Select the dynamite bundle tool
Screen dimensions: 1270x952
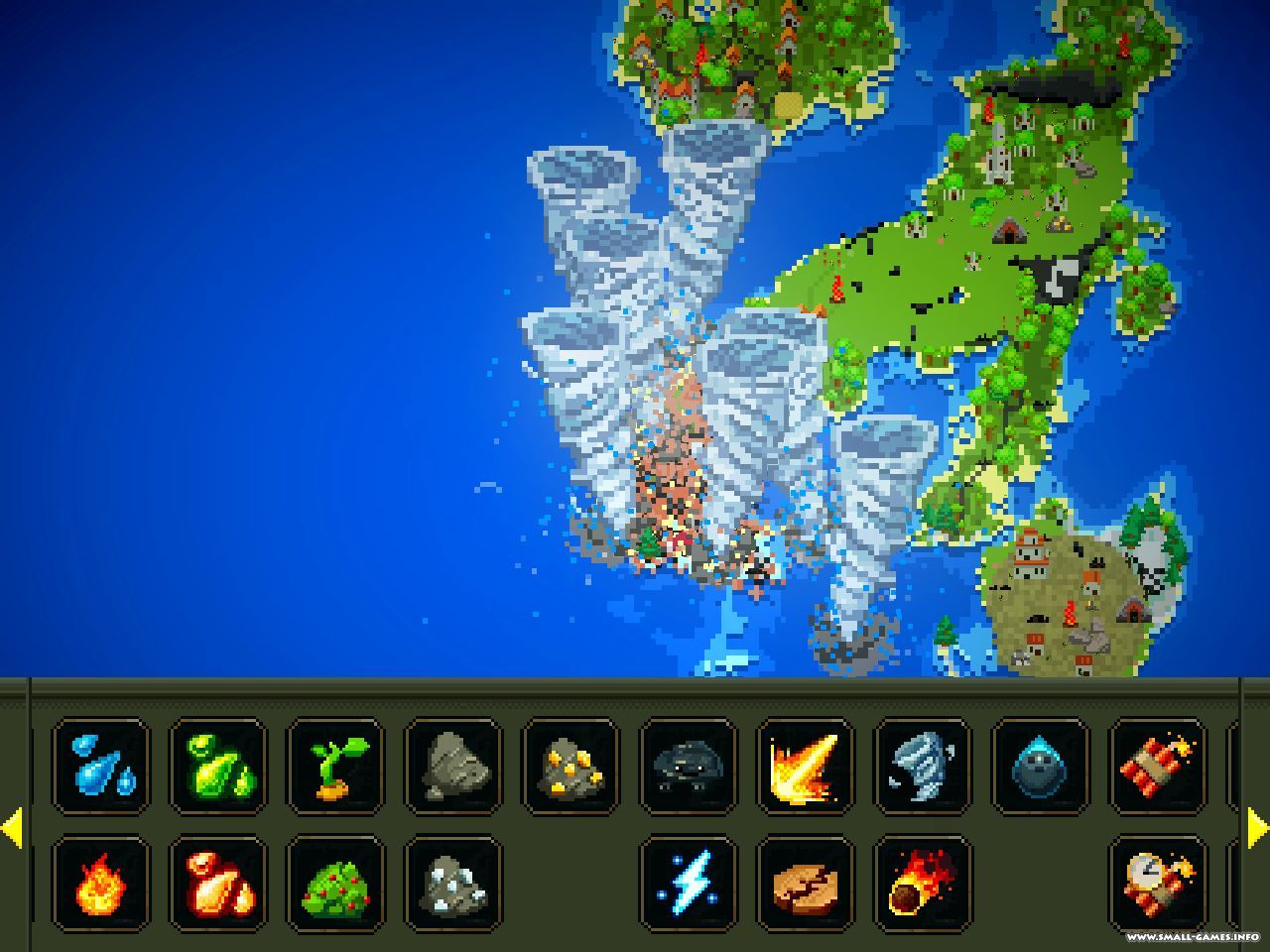(x=1157, y=768)
